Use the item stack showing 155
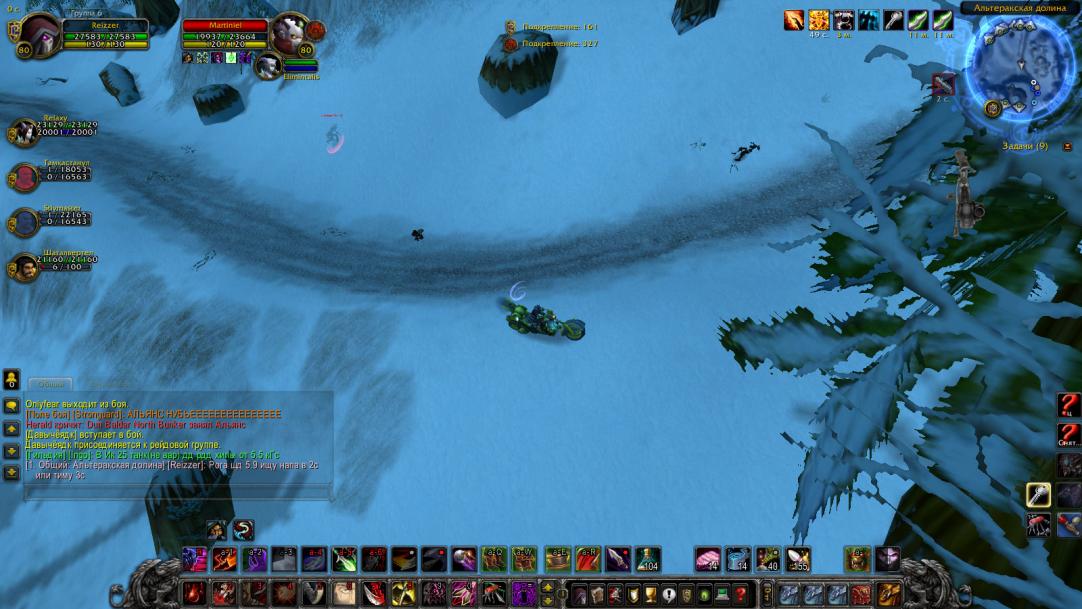The height and width of the screenshot is (609, 1082). coord(798,559)
